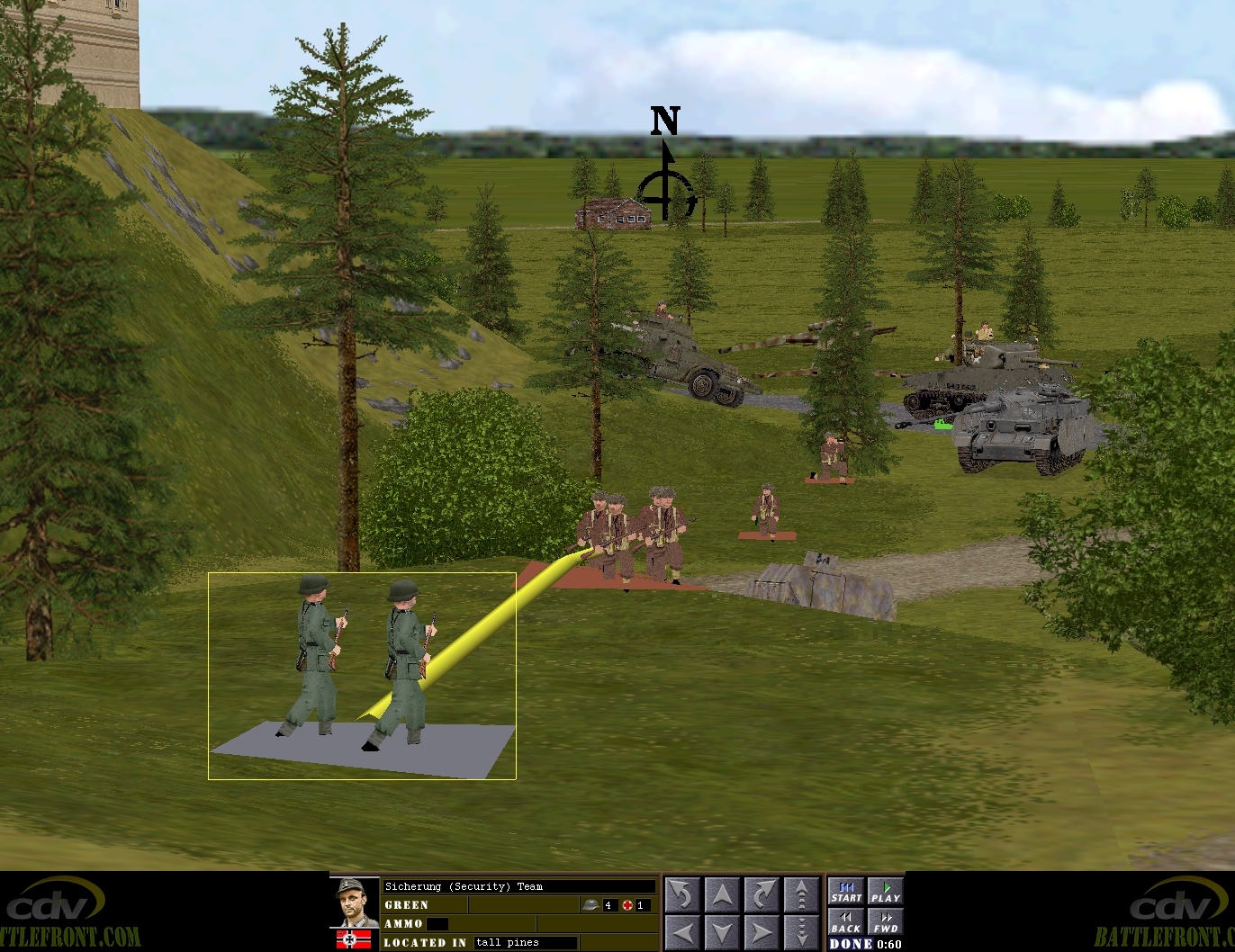Screen dimensions: 1235x952
Task: Lower the camera with the dashed down arrow
Action: [801, 932]
